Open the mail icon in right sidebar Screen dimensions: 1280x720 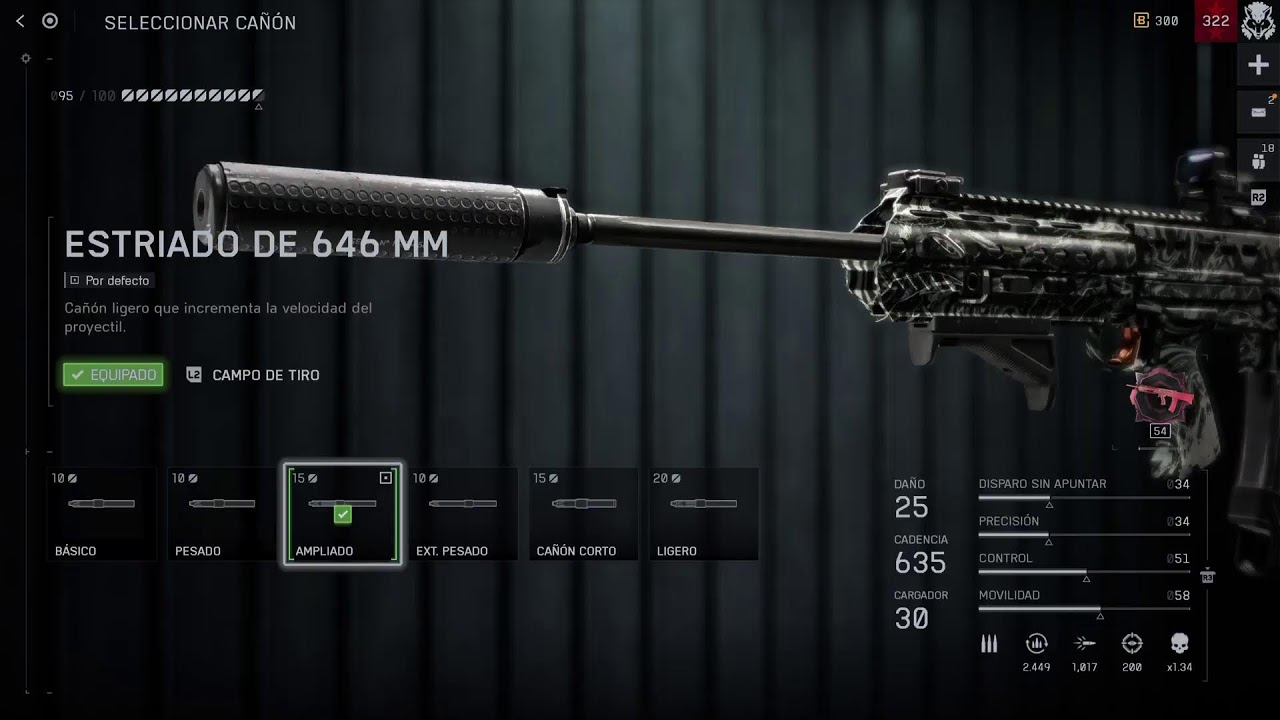pyautogui.click(x=1258, y=112)
